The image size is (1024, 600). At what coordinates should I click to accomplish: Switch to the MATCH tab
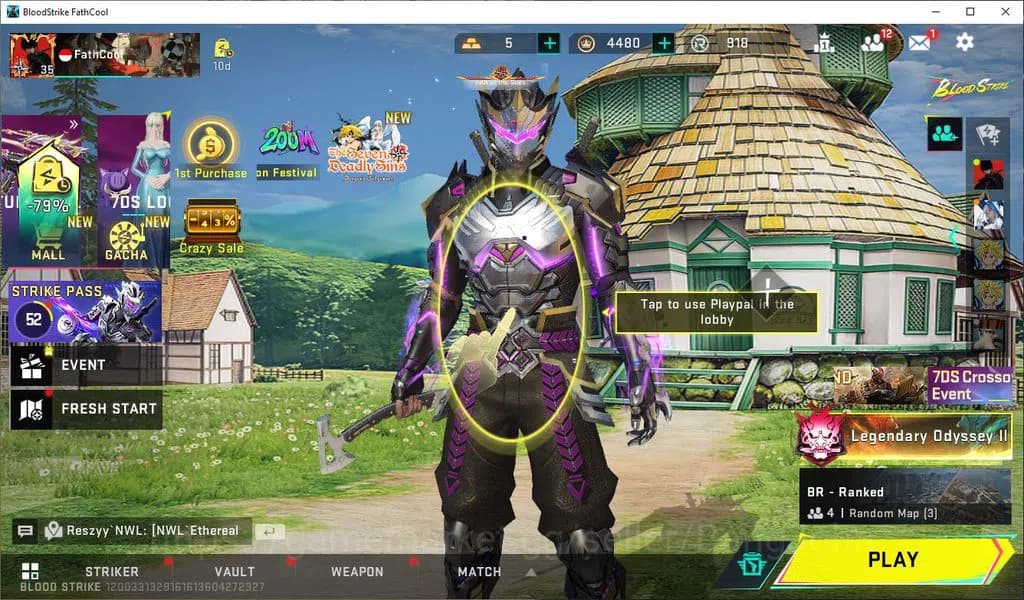[x=479, y=572]
